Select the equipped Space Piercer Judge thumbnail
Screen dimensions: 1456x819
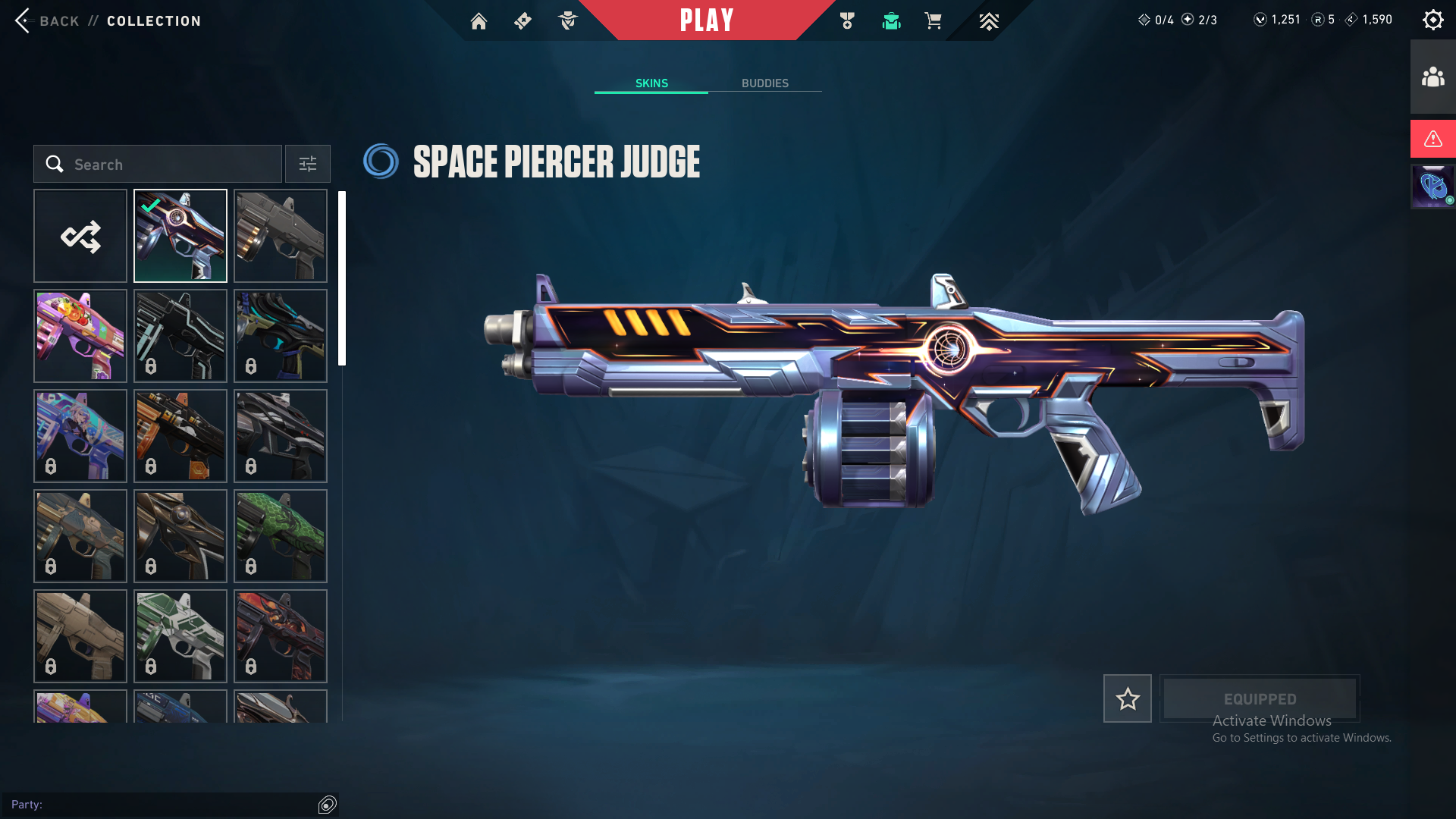click(x=180, y=236)
